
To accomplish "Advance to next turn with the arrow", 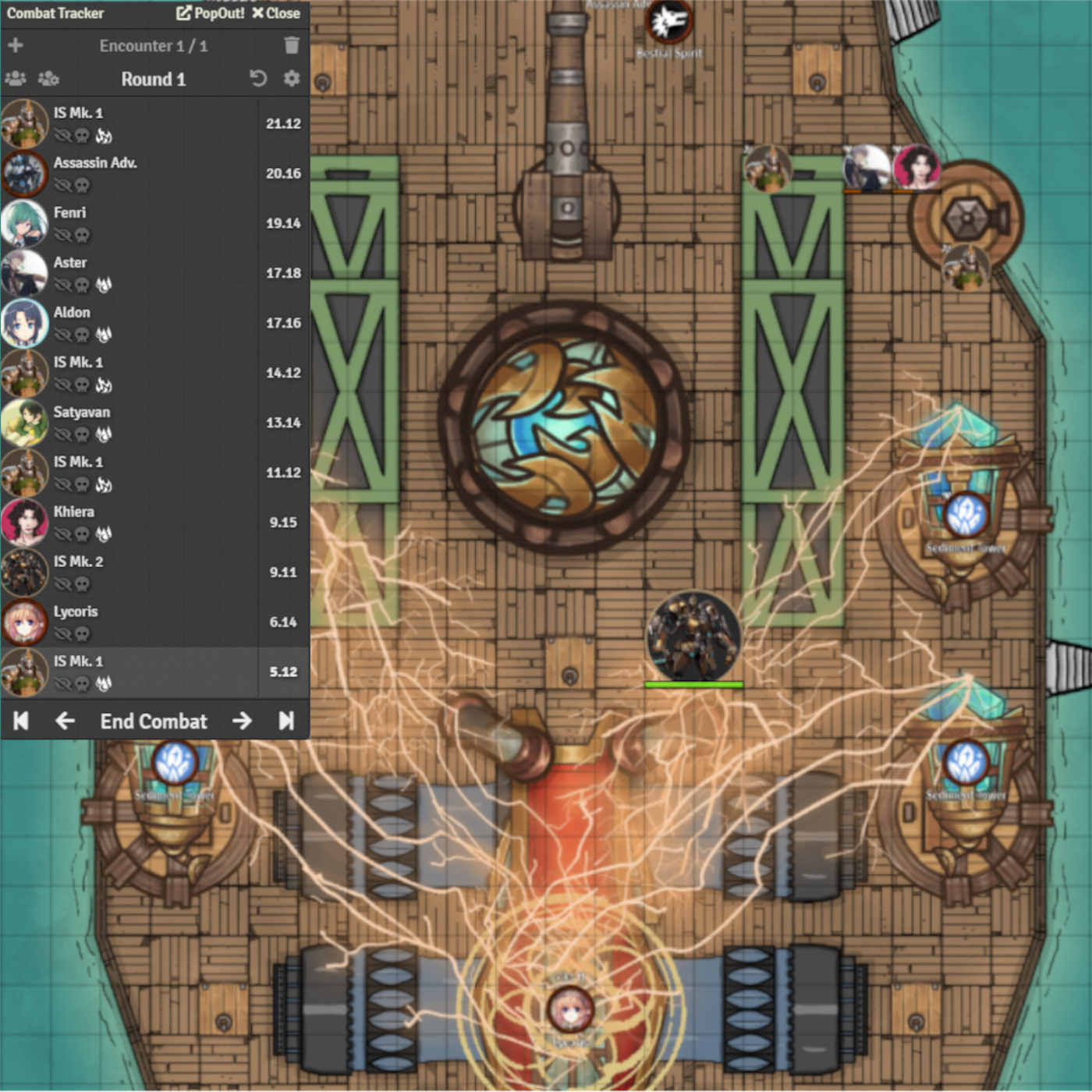I will coord(242,721).
